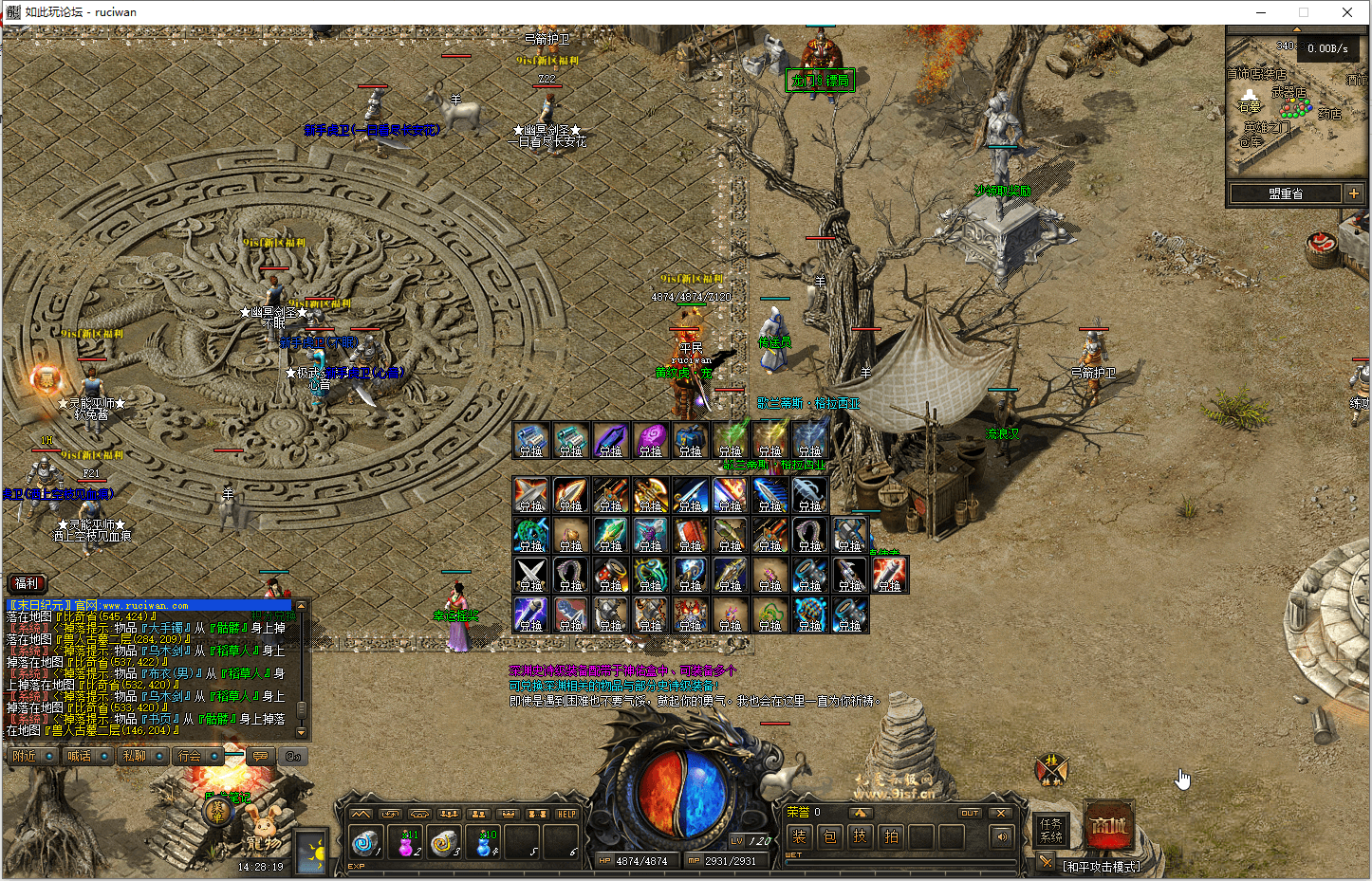The image size is (1372, 881).
Task: Open the skills panel 技 button
Action: [x=860, y=836]
